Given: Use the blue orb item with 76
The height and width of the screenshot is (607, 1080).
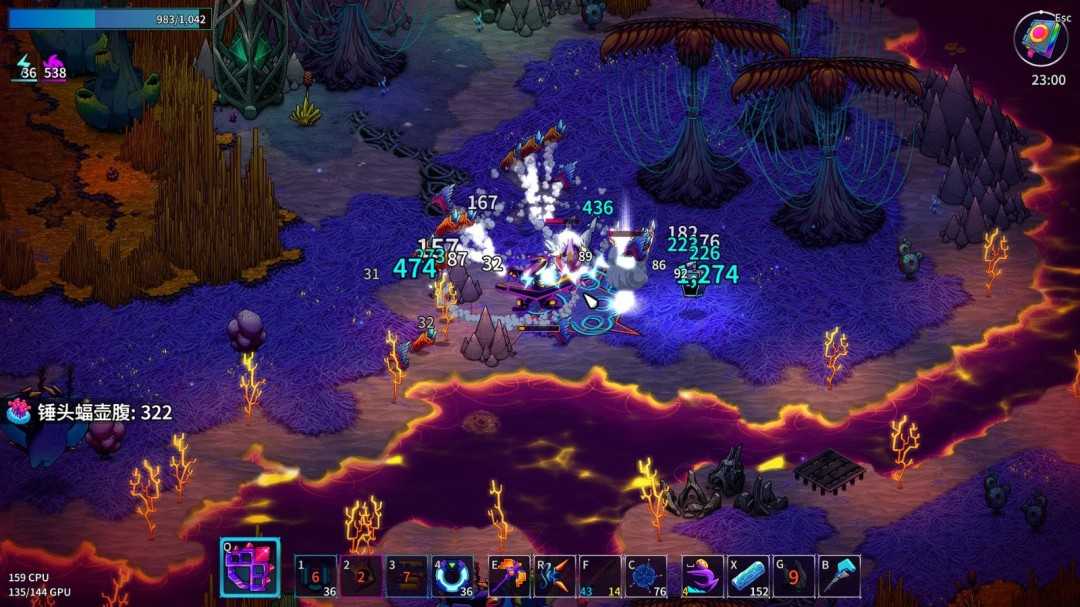Looking at the screenshot, I should pos(646,577).
